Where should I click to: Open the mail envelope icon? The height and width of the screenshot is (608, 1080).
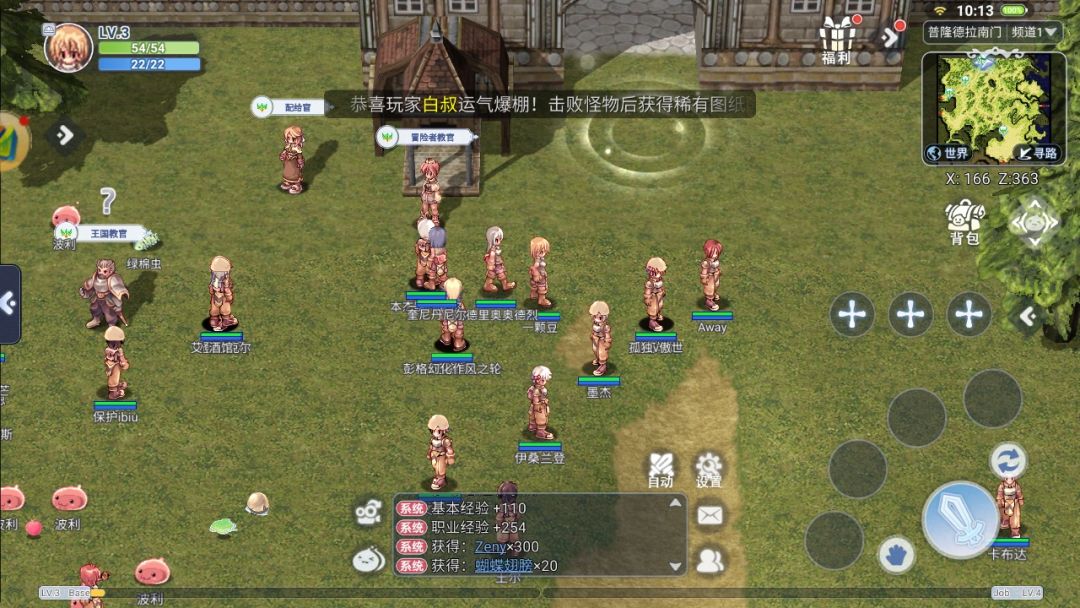click(x=710, y=515)
